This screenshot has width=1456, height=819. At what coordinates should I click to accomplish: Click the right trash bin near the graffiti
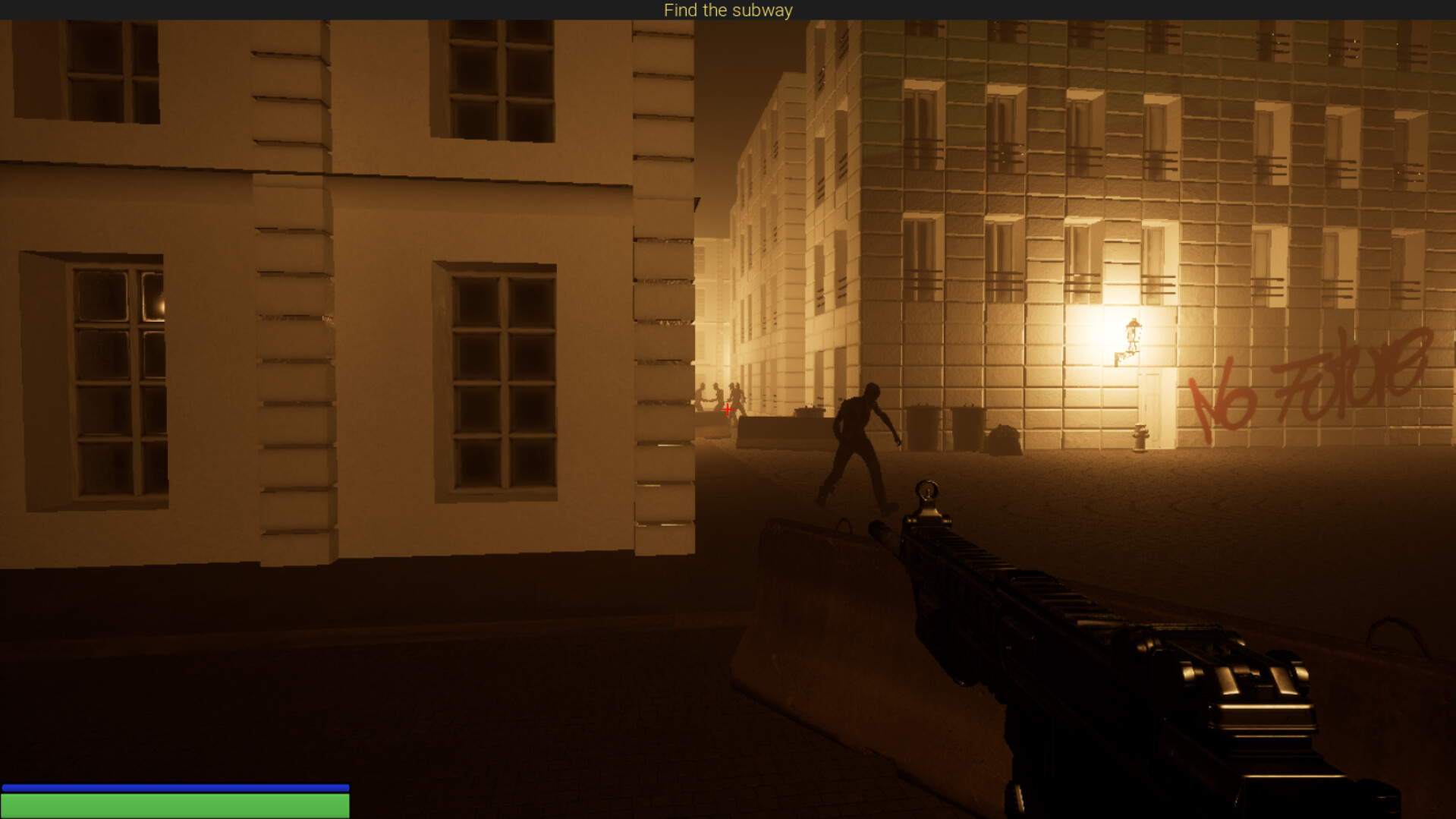tap(967, 427)
